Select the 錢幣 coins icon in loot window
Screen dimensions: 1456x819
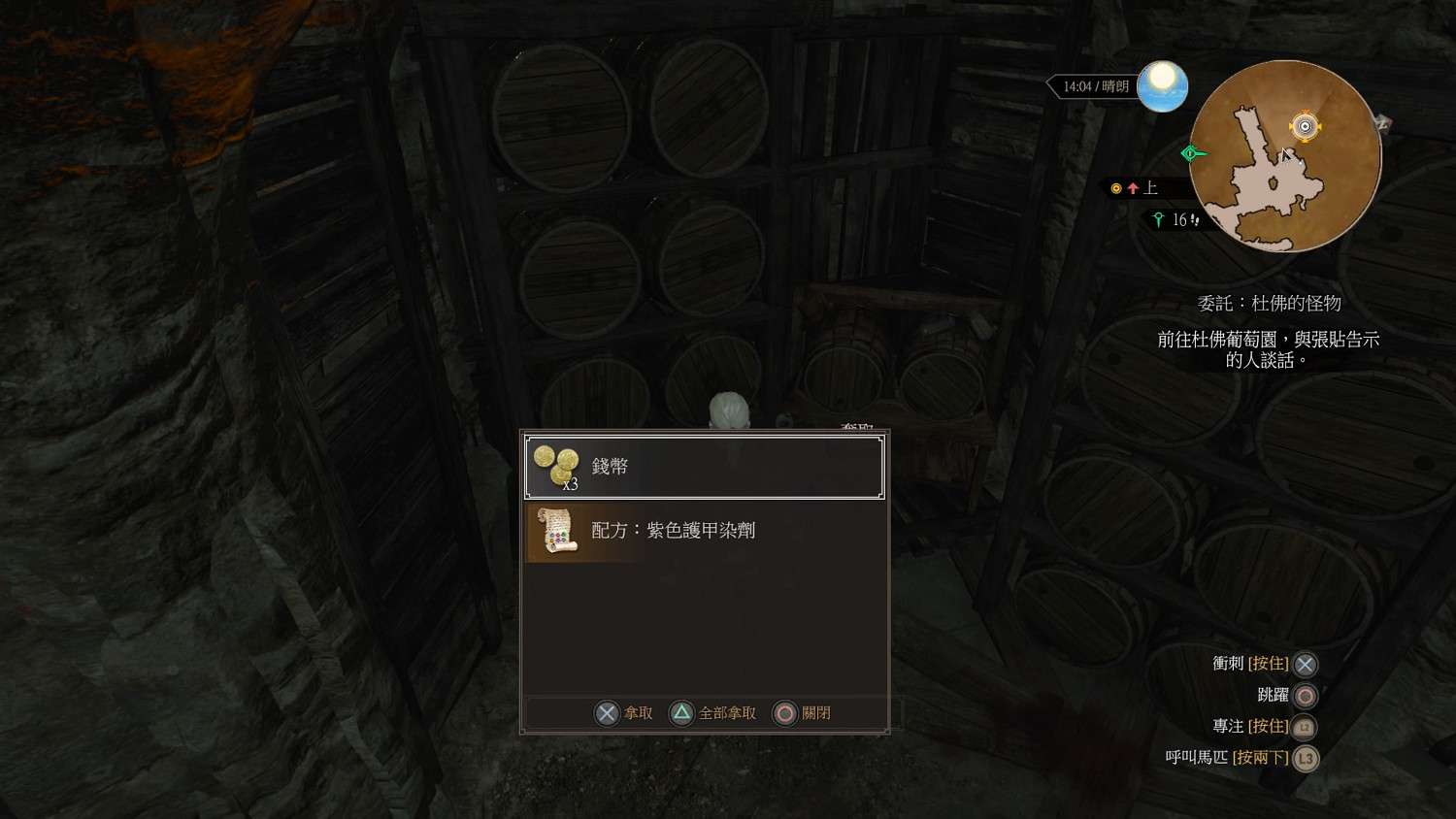(553, 464)
